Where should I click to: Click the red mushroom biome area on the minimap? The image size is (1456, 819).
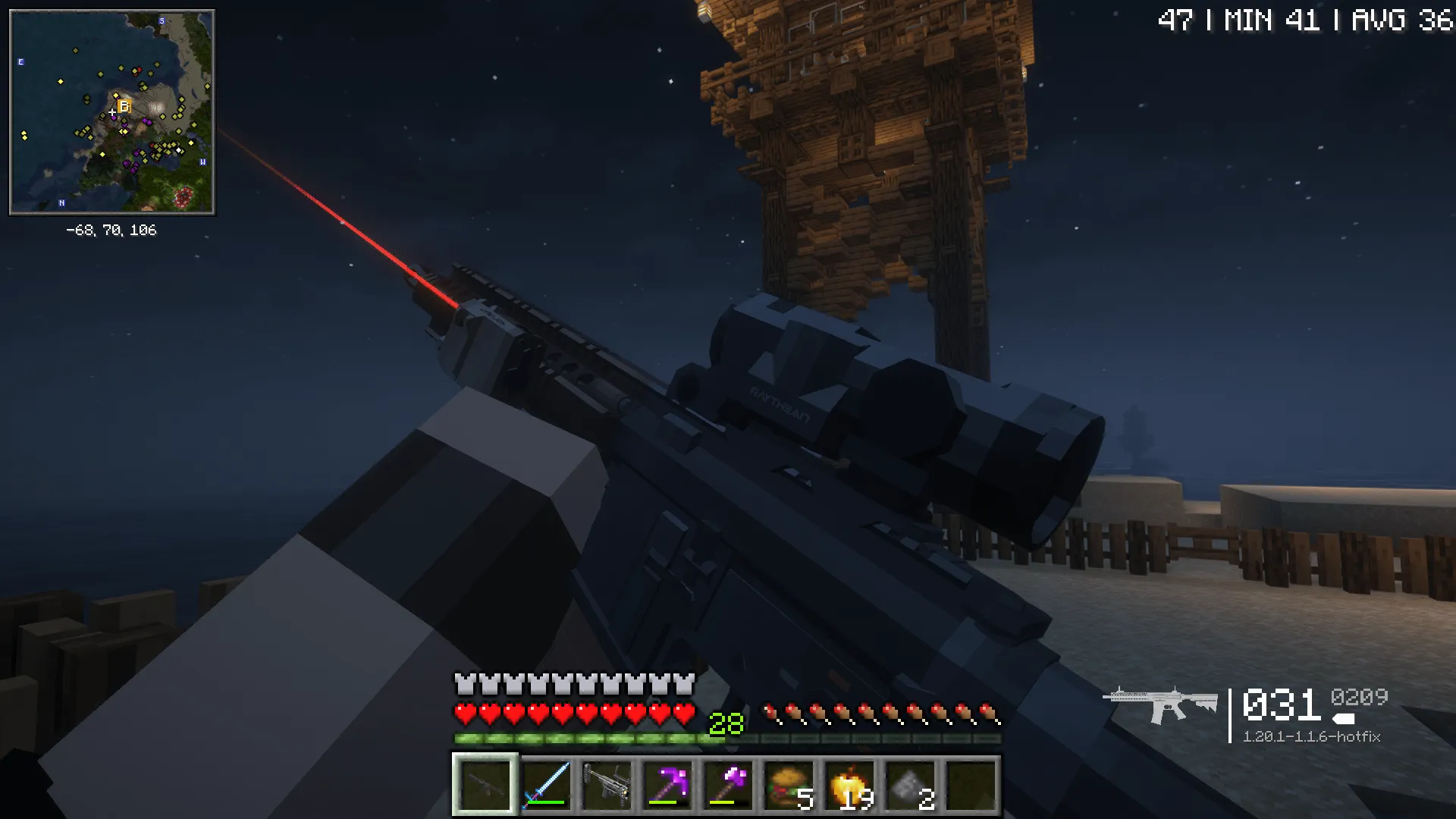point(184,196)
